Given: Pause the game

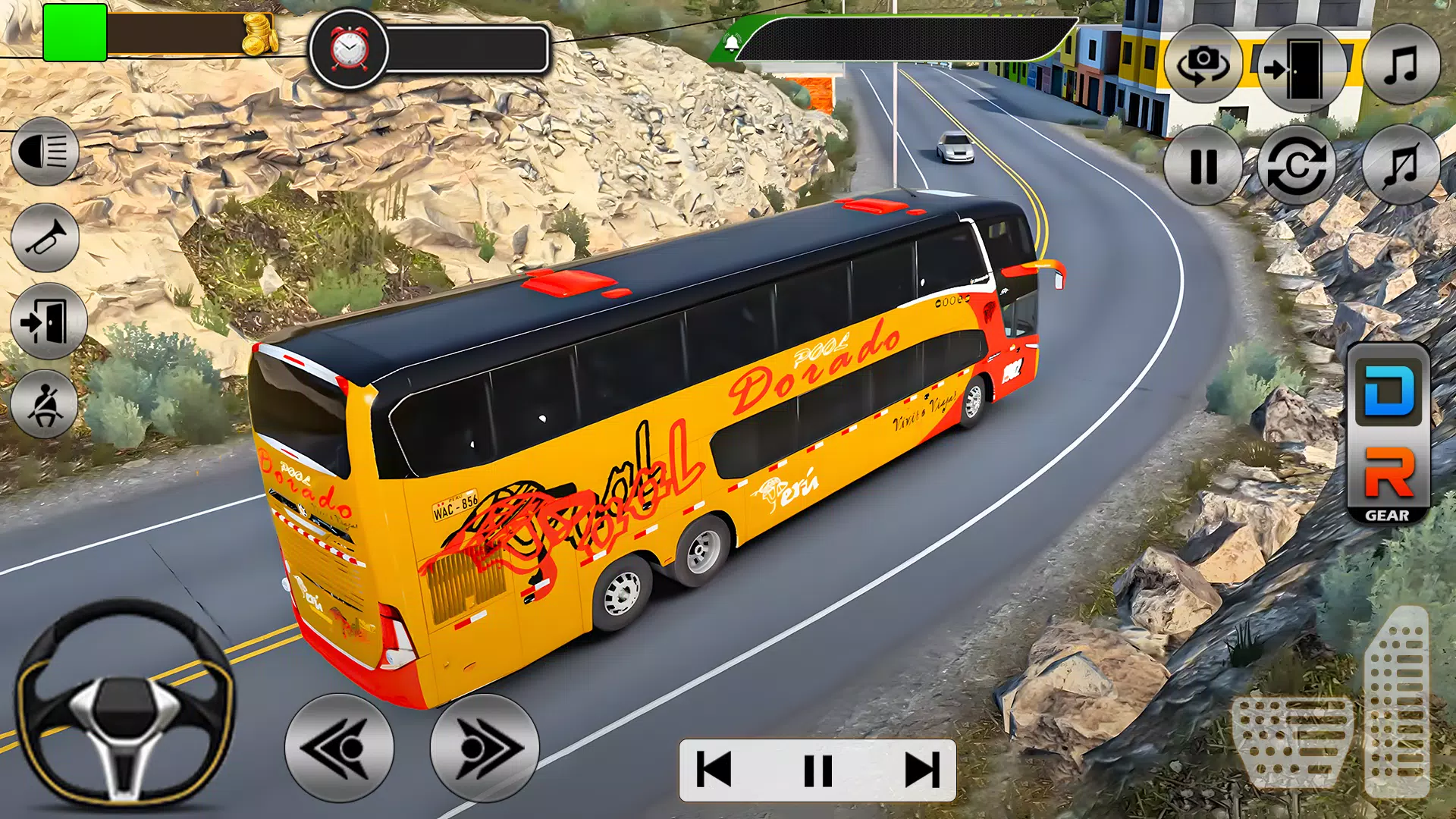Looking at the screenshot, I should (1203, 165).
